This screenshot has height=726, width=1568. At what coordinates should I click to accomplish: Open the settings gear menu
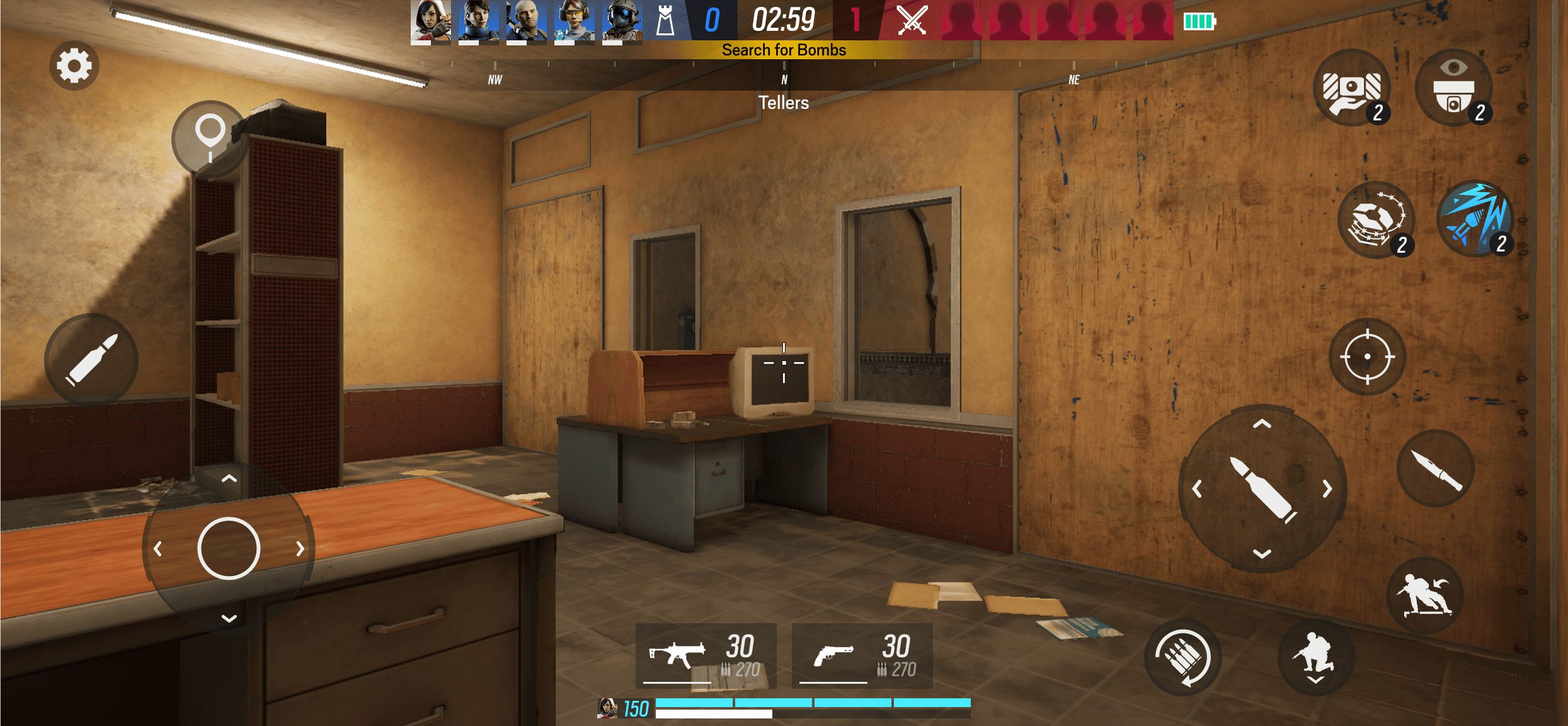click(x=74, y=66)
